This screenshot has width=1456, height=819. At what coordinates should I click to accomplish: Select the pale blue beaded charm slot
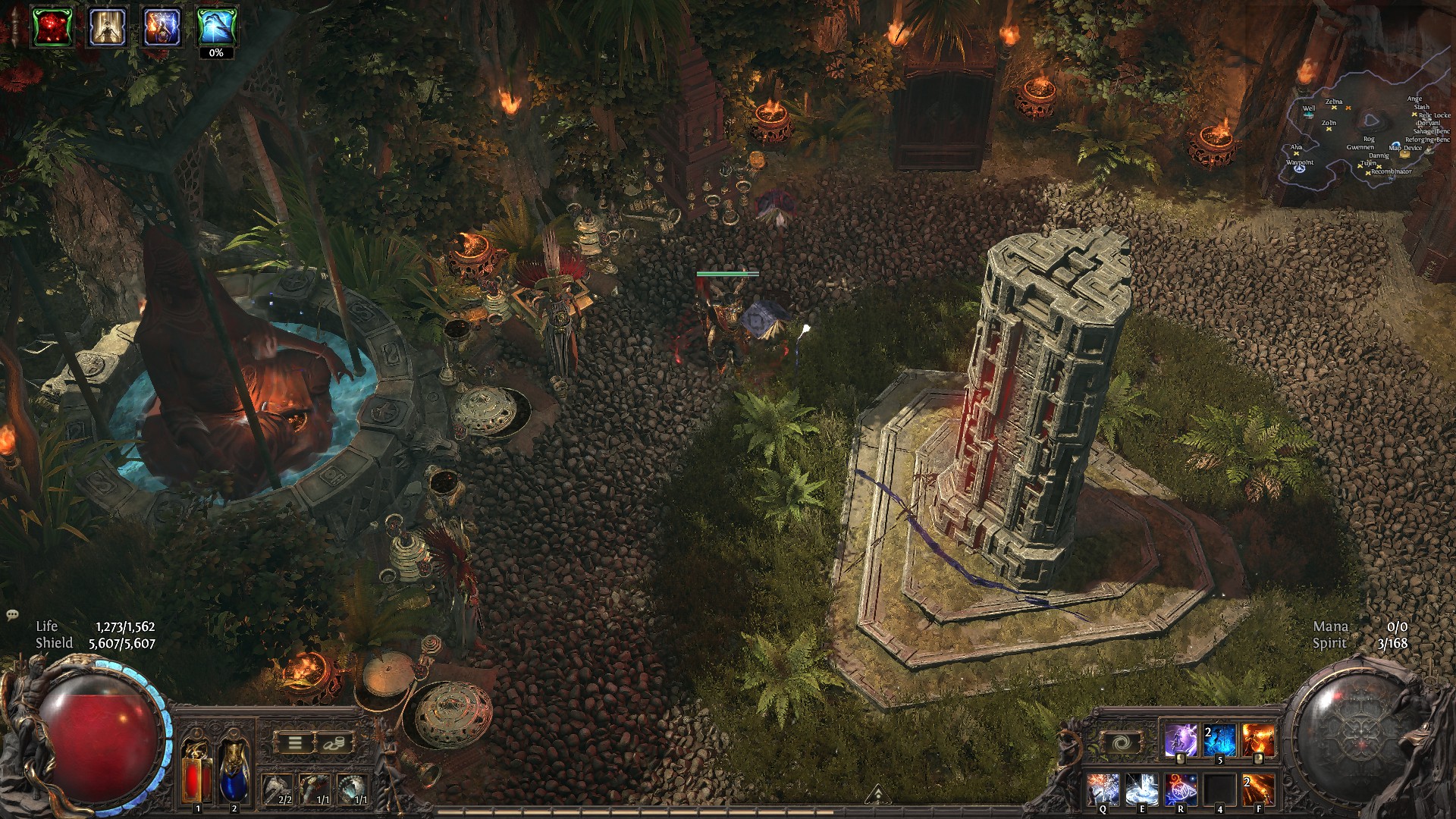(x=352, y=789)
